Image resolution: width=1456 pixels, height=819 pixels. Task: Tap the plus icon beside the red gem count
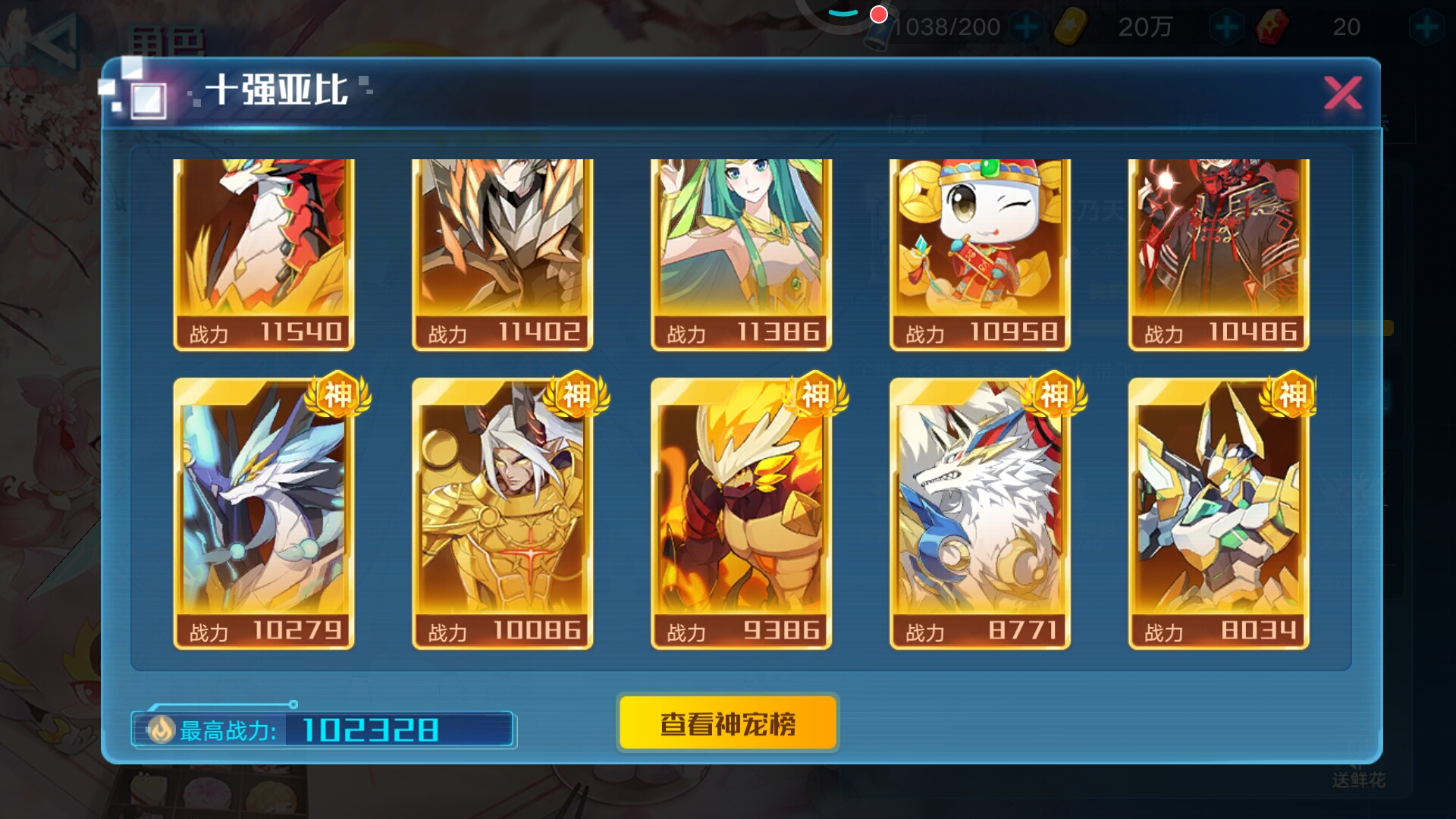1428,27
